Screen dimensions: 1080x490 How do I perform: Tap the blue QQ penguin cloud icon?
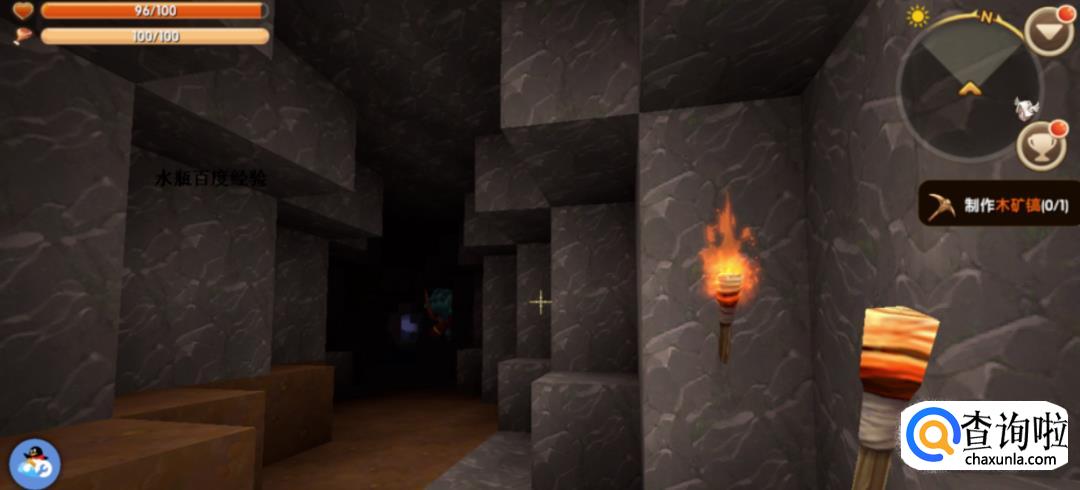pyautogui.click(x=35, y=464)
